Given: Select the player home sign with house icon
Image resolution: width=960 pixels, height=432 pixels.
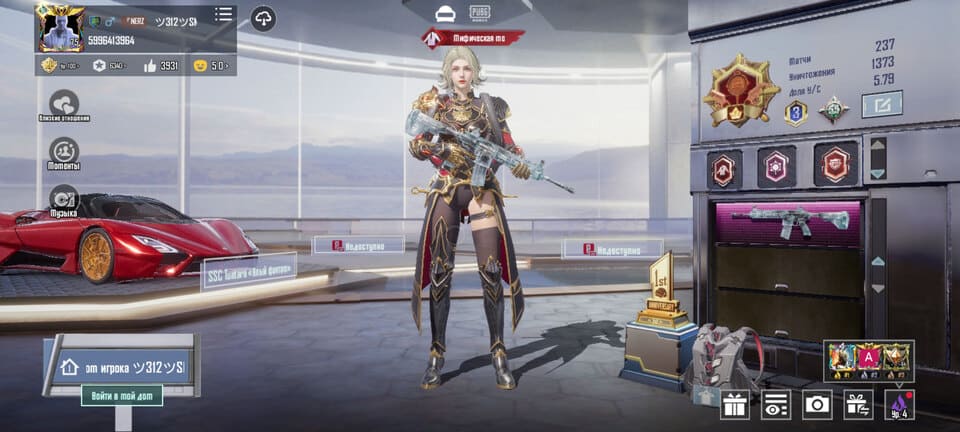Looking at the screenshot, I should pos(121,366).
